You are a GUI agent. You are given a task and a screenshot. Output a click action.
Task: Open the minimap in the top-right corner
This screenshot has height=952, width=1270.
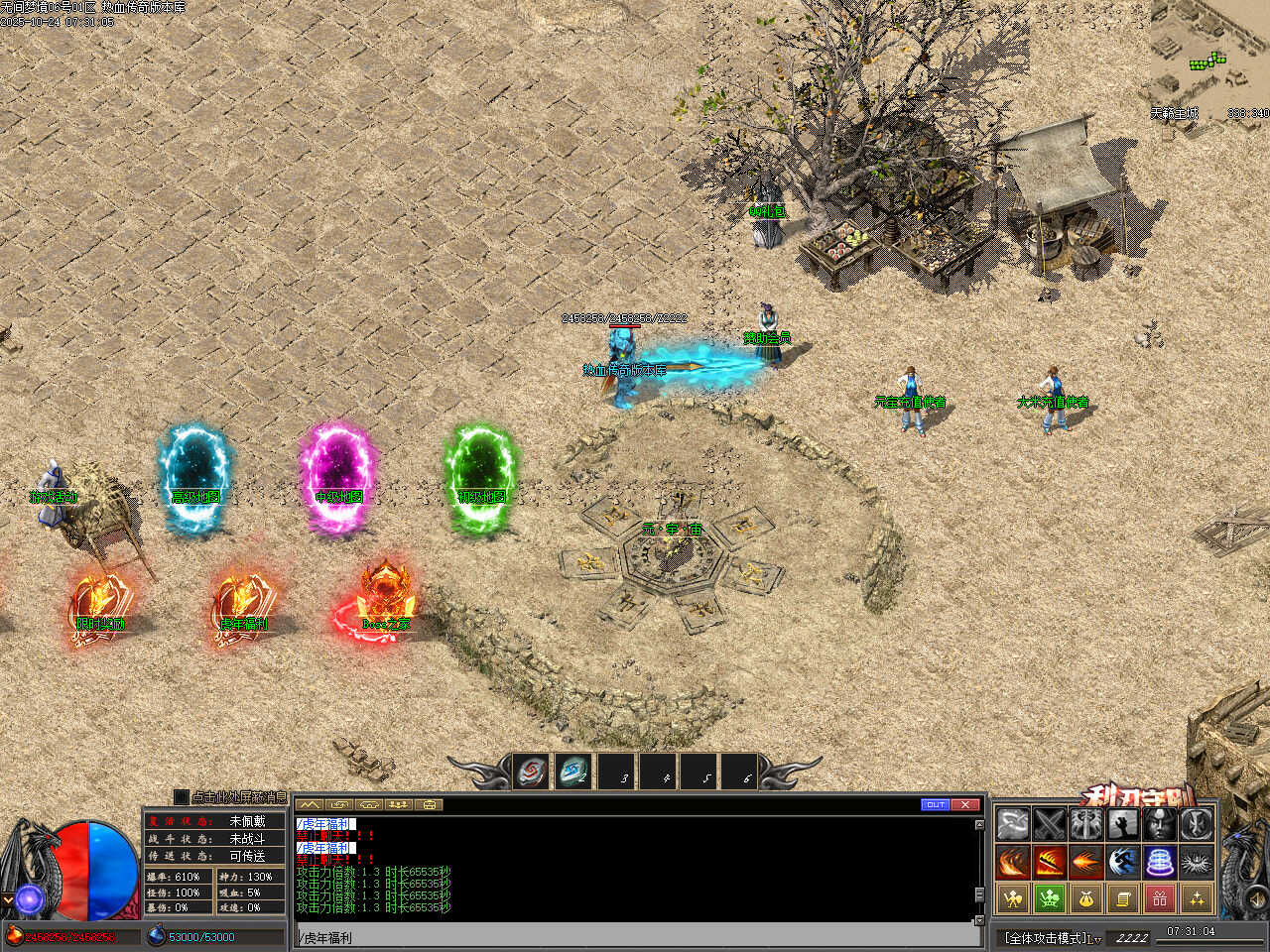(1210, 59)
